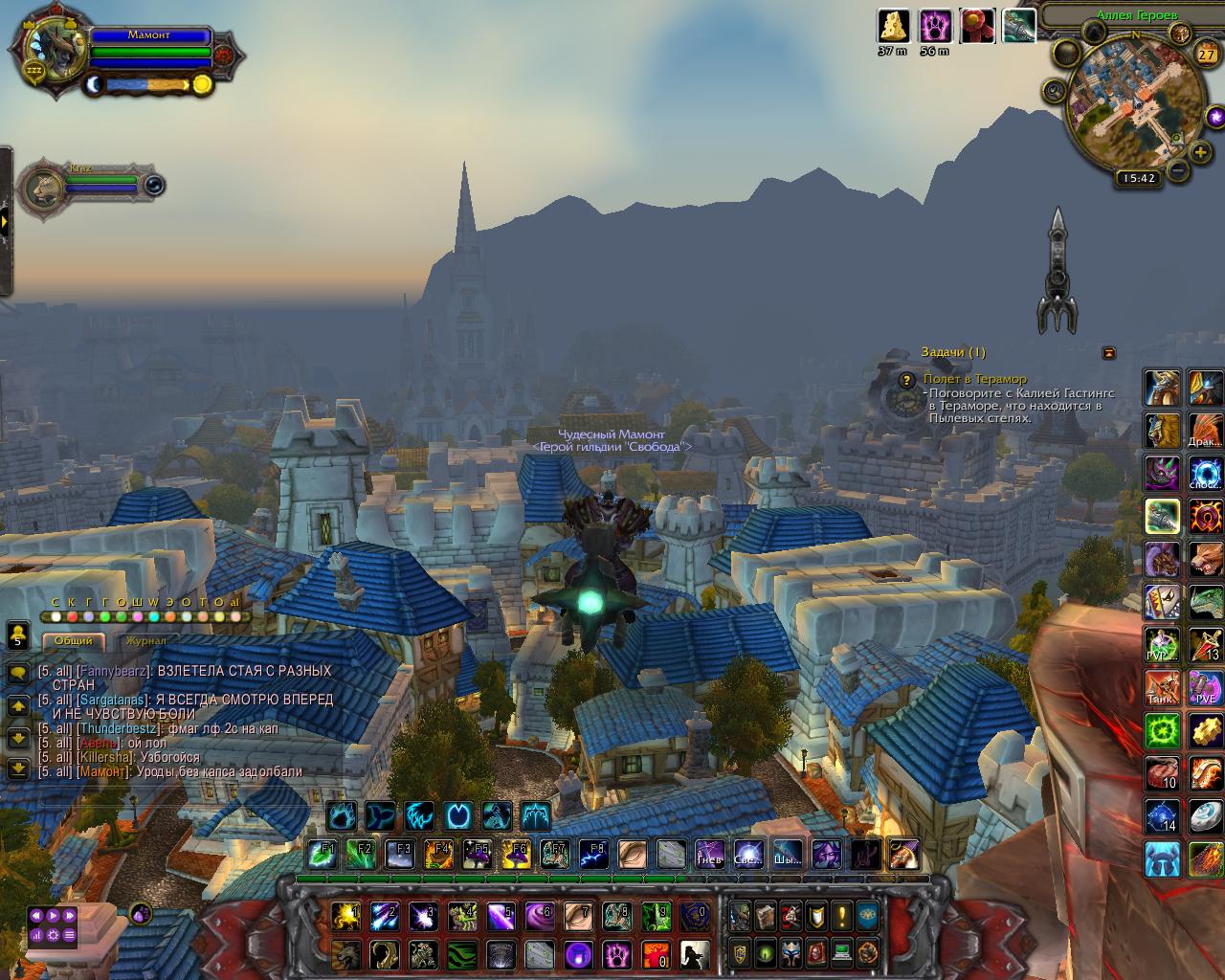Select the Общий chat tab

[x=74, y=640]
